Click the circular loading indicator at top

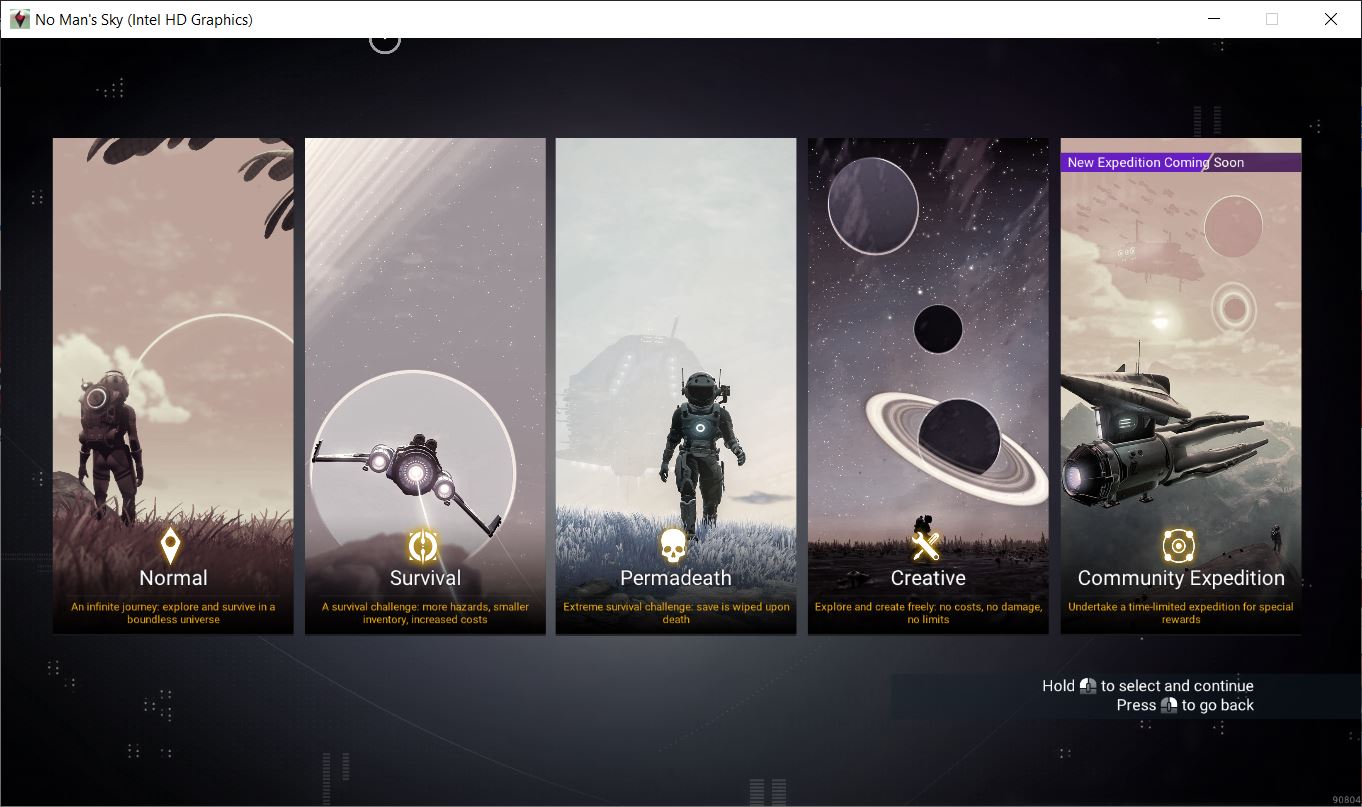[385, 40]
